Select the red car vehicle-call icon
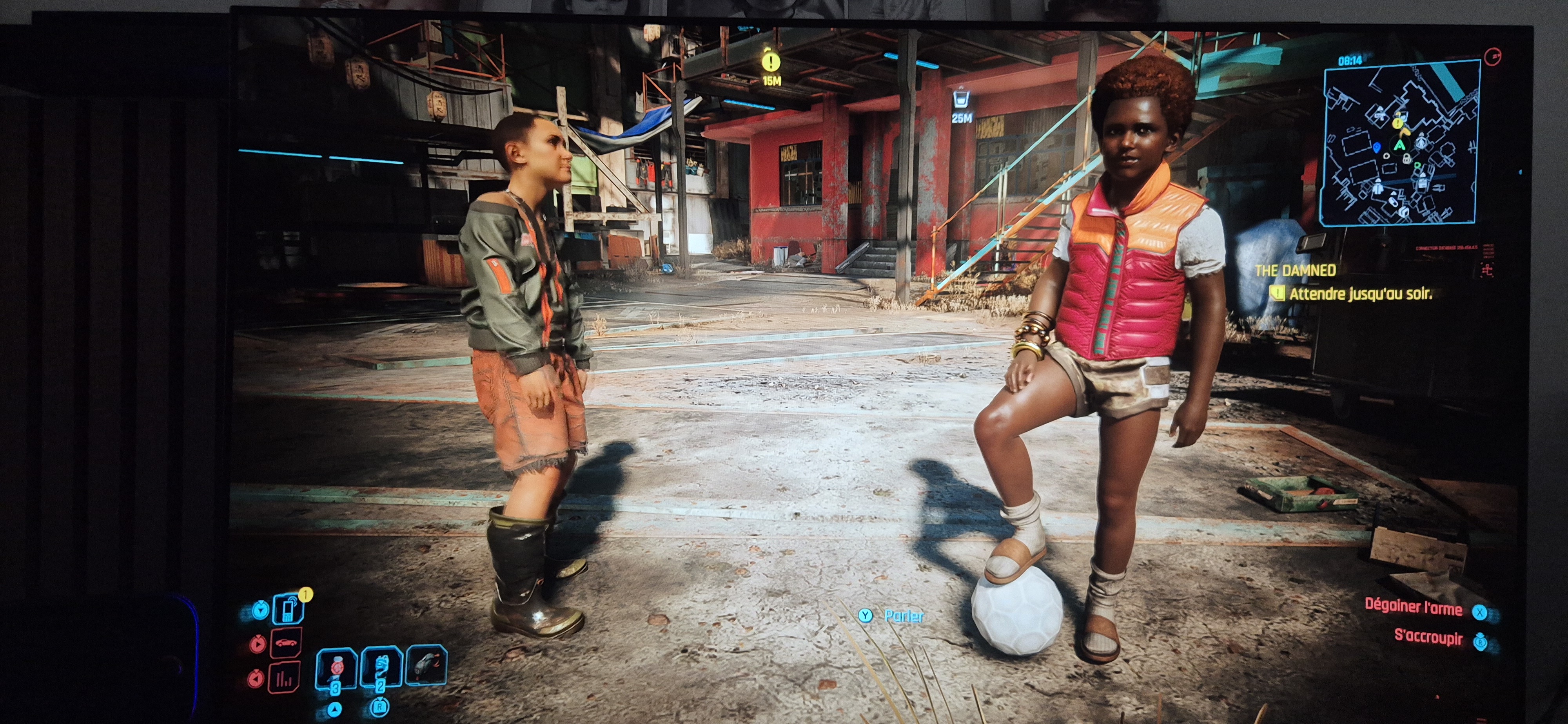The height and width of the screenshot is (724, 1568). (x=286, y=643)
